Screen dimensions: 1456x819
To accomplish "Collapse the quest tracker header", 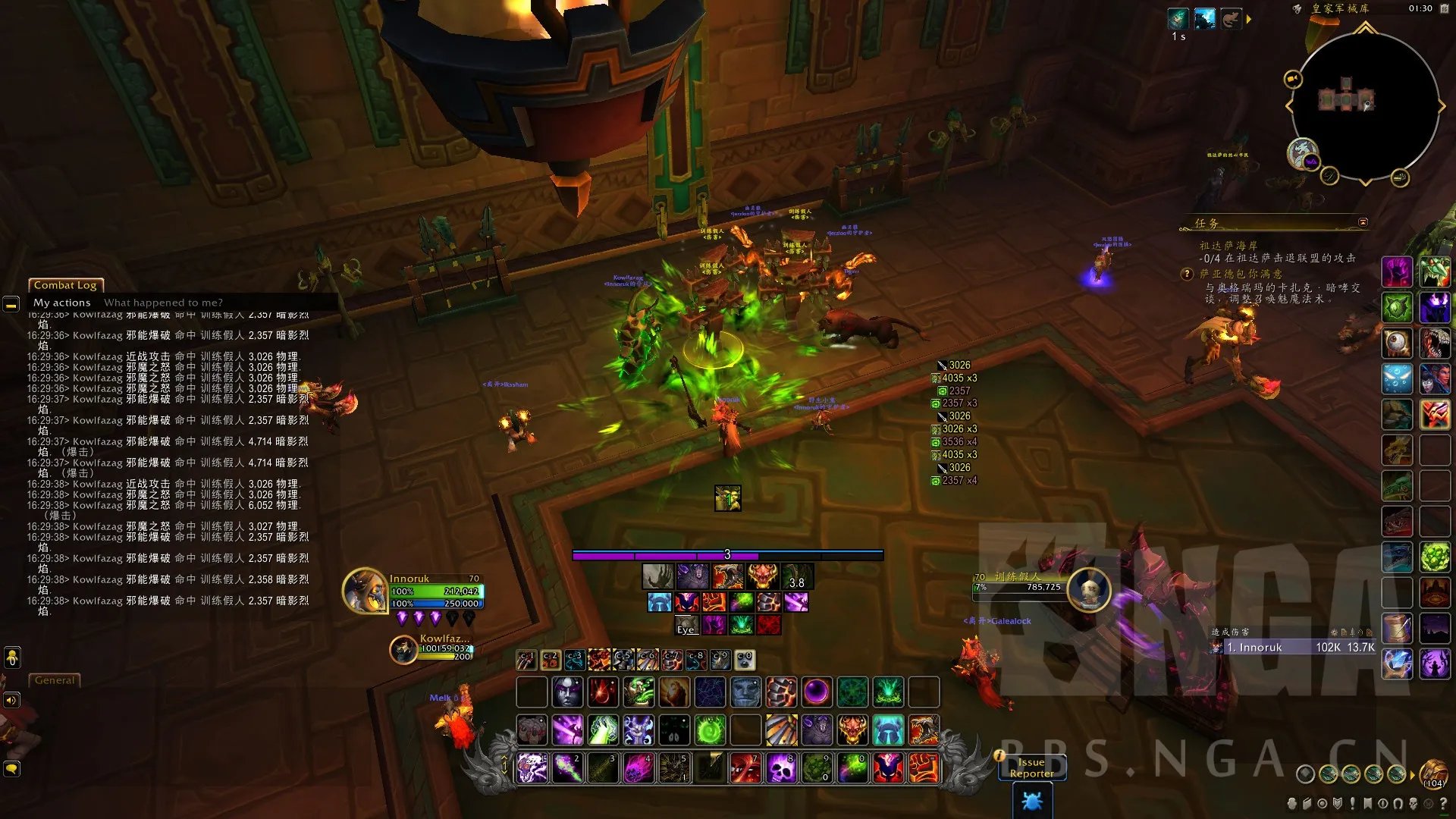I will pos(1363,222).
